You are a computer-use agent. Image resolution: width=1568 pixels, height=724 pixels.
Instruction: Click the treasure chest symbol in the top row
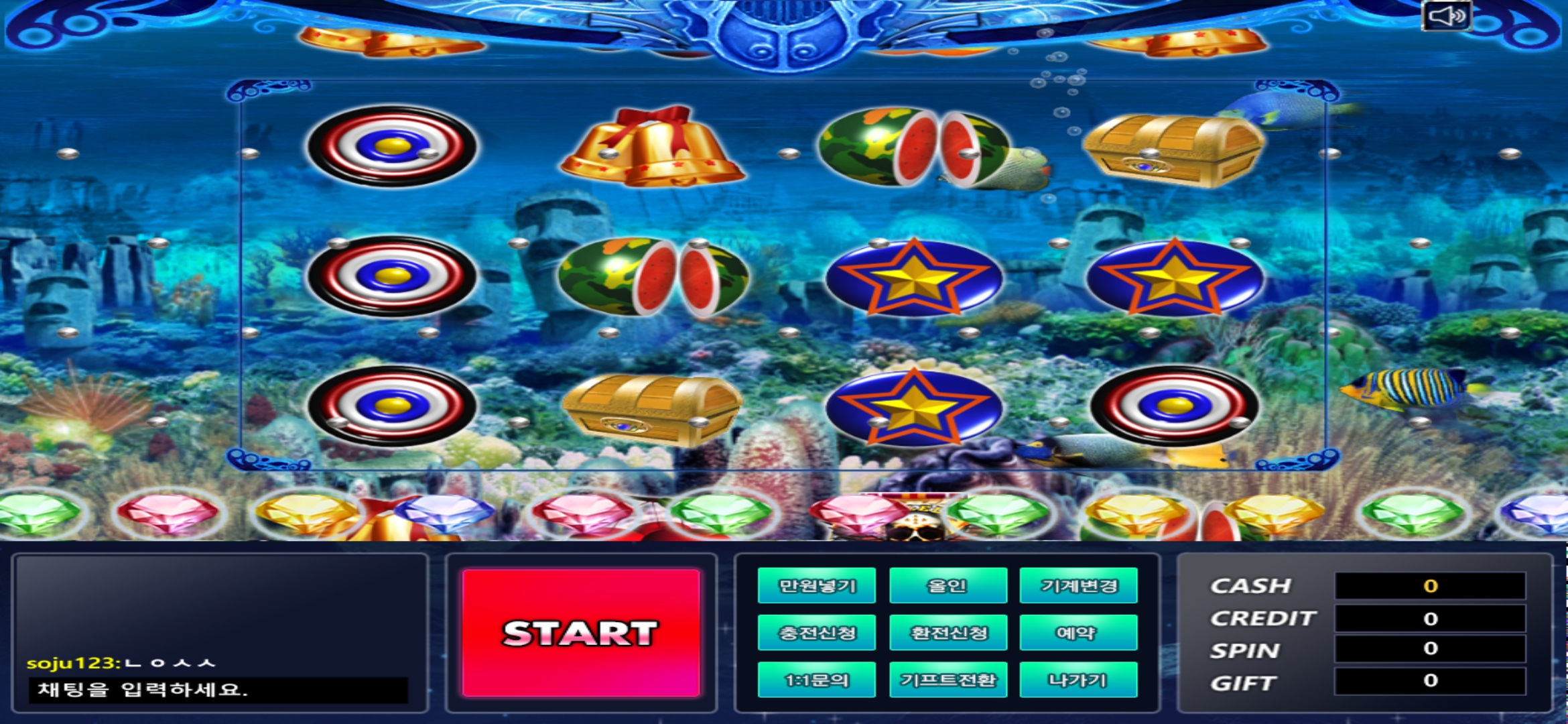coord(1169,149)
